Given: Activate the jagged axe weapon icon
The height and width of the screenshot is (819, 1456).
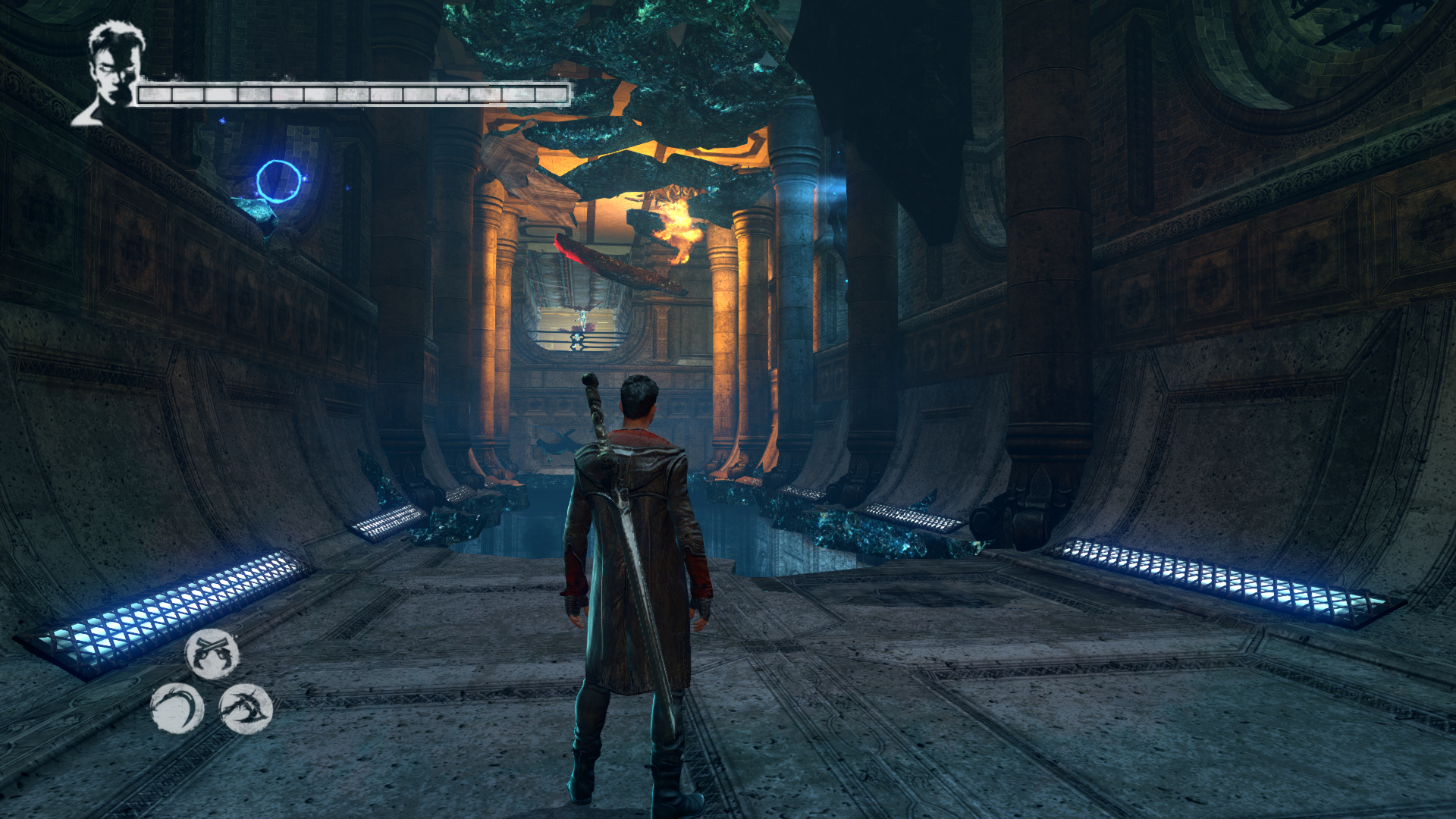Looking at the screenshot, I should click(x=246, y=708).
